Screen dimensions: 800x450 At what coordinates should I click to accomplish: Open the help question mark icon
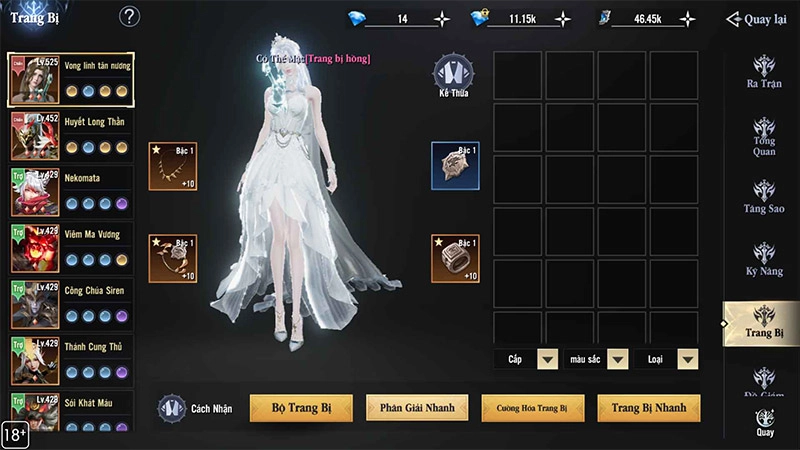[x=129, y=17]
